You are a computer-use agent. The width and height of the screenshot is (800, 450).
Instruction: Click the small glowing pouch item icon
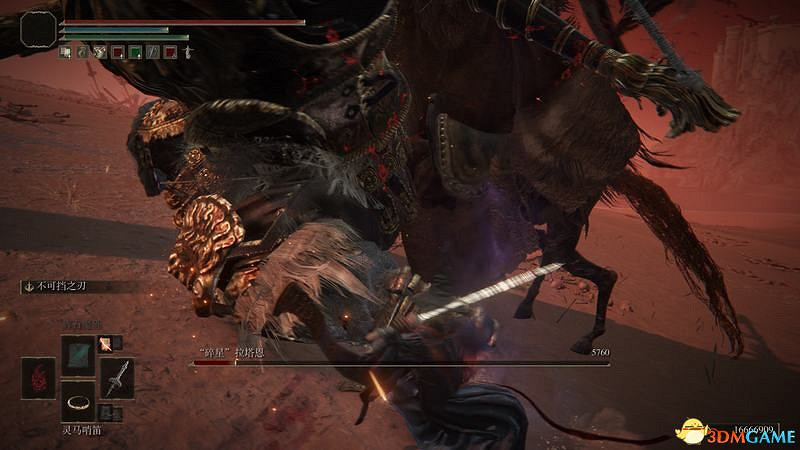click(105, 343)
